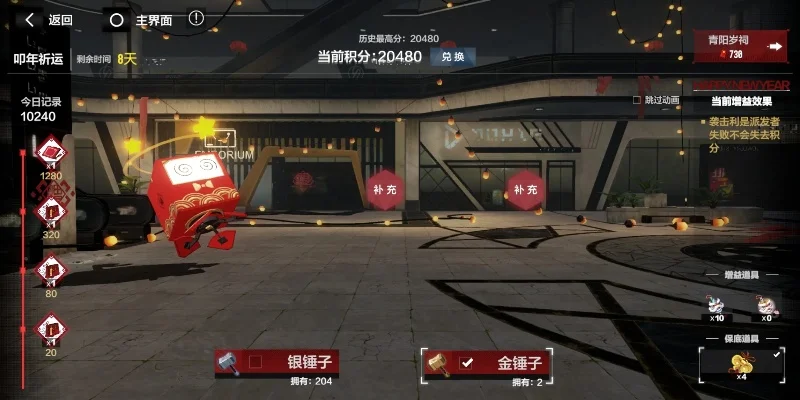Open the exclamation mark info icon

tap(196, 18)
